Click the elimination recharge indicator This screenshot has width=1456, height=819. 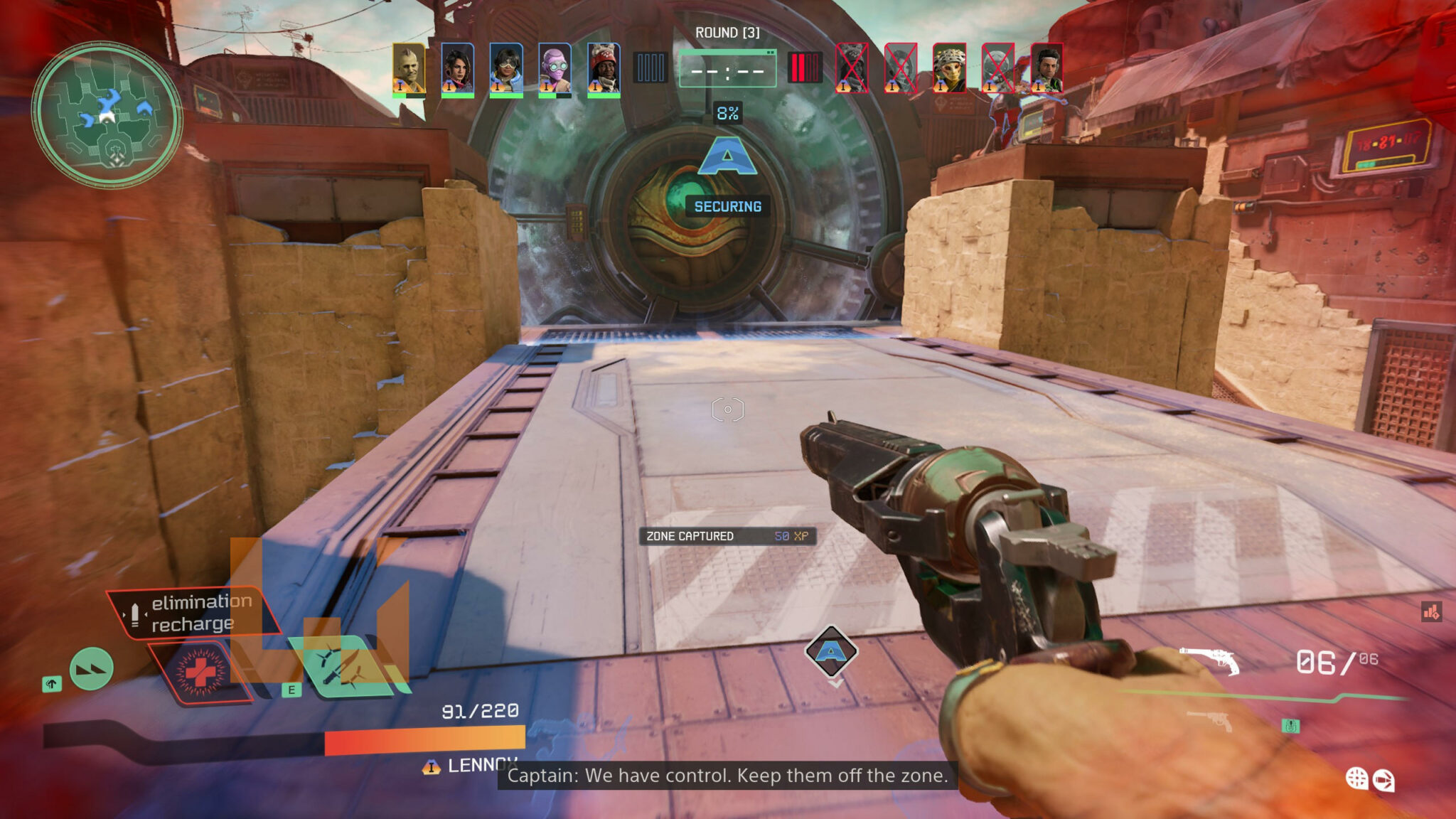[192, 612]
